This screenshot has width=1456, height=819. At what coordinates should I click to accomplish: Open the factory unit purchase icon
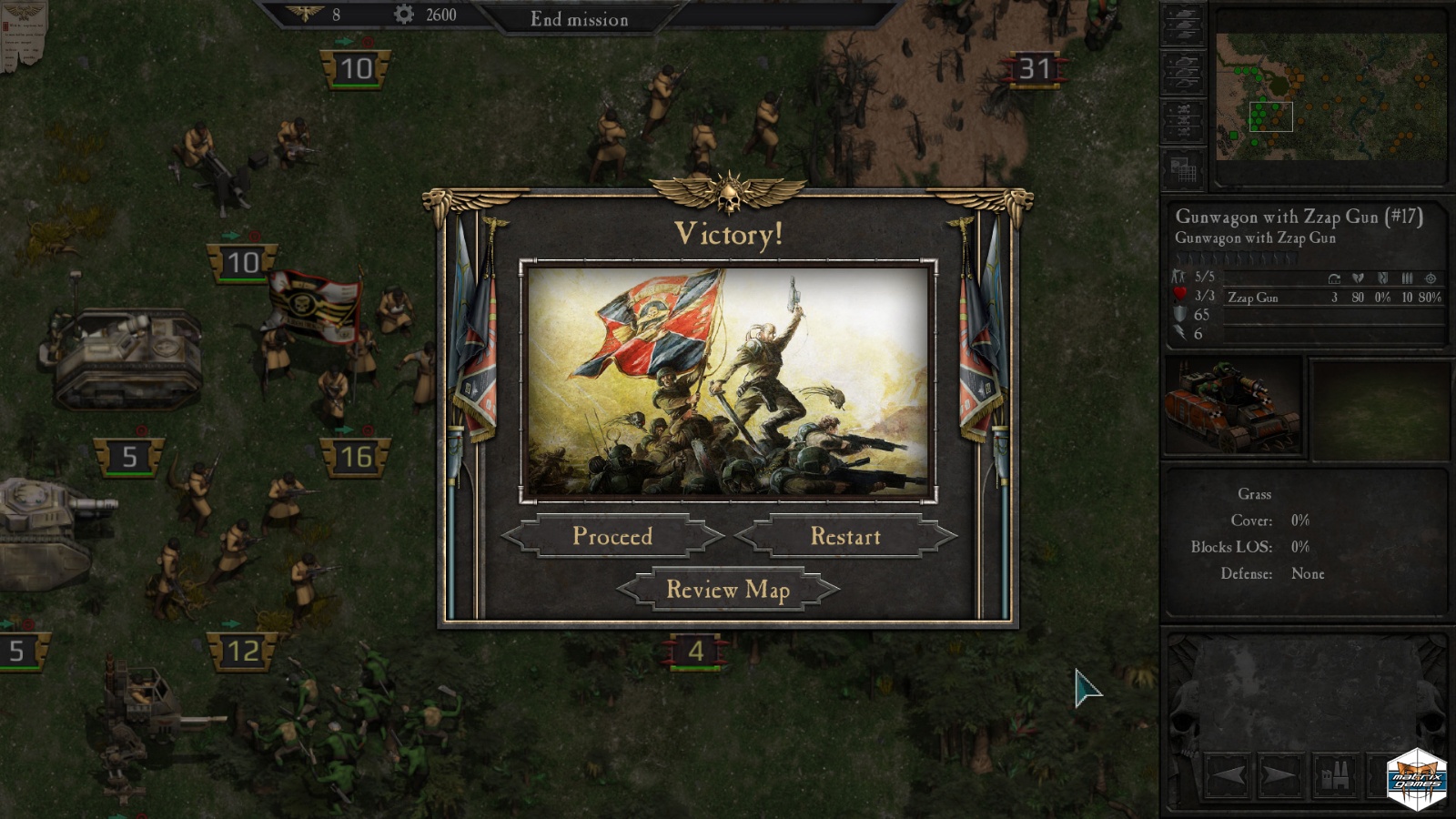(x=1335, y=776)
